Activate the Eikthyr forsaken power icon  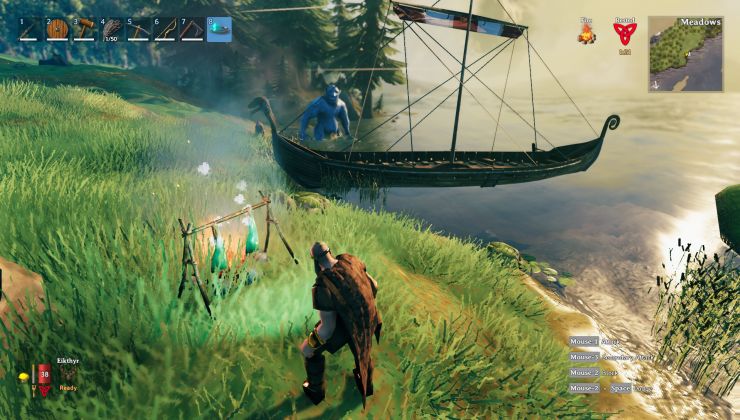pyautogui.click(x=68, y=373)
